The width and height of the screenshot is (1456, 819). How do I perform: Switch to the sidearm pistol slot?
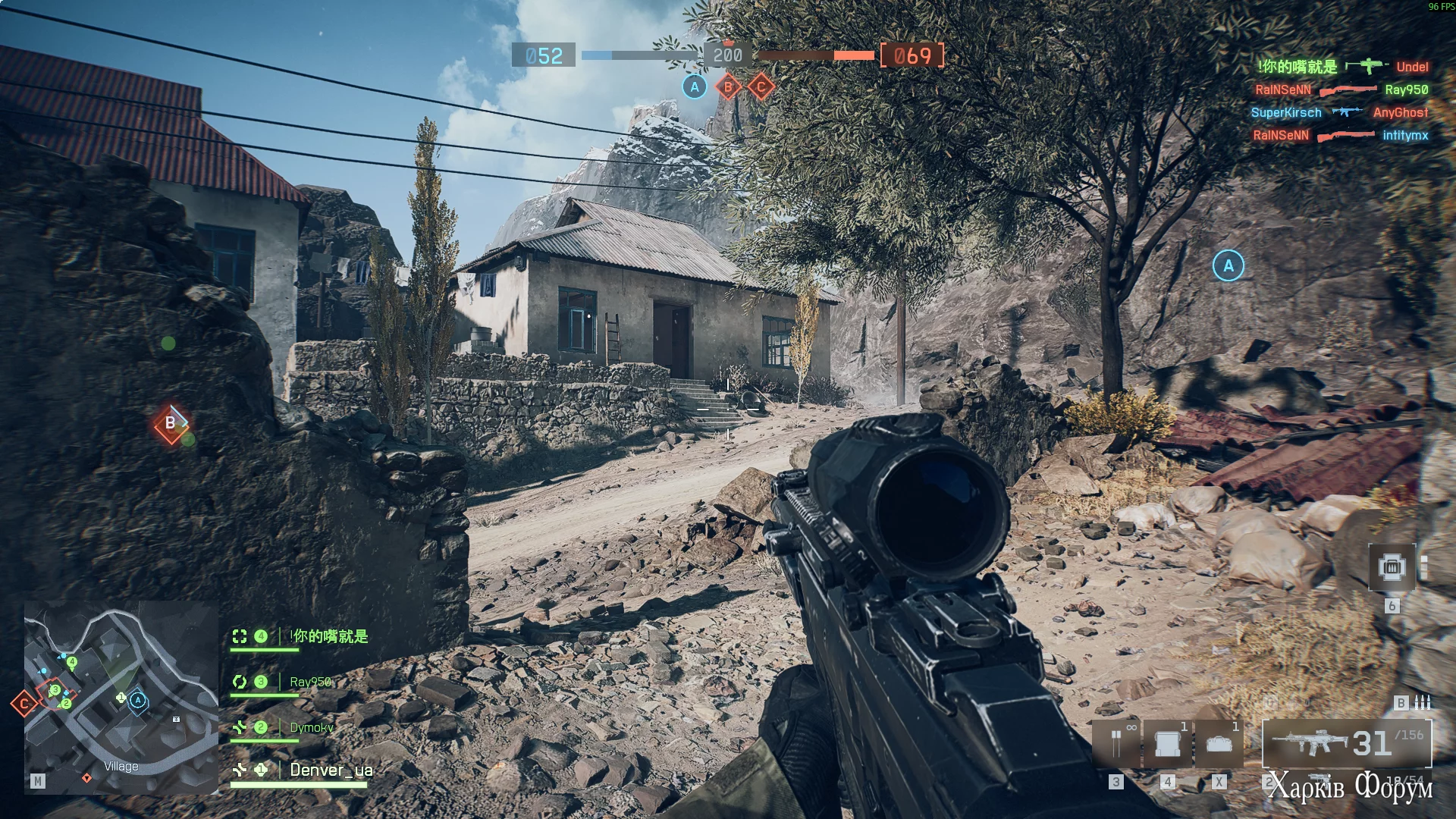click(1319, 780)
